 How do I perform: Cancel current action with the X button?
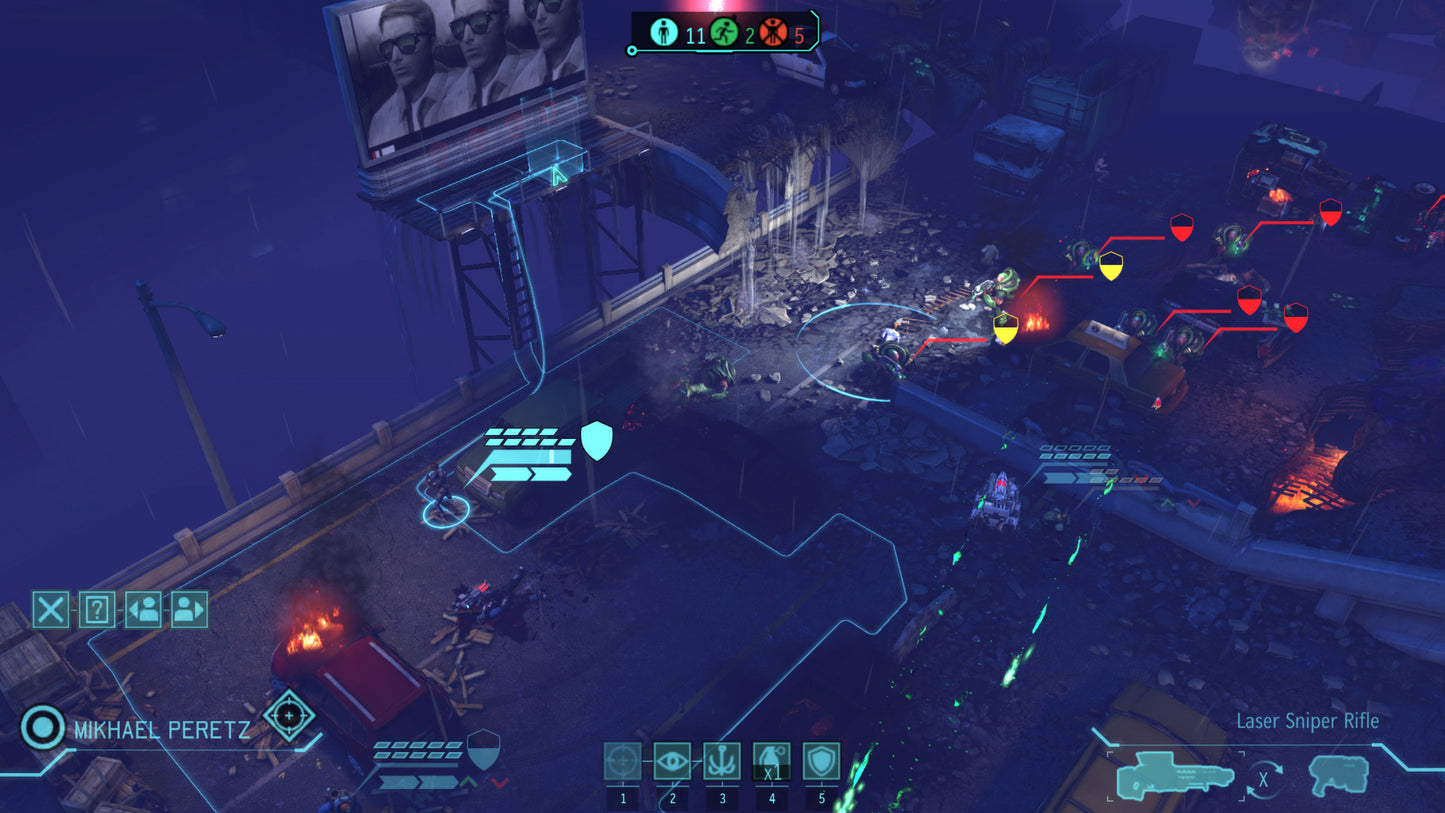point(50,609)
